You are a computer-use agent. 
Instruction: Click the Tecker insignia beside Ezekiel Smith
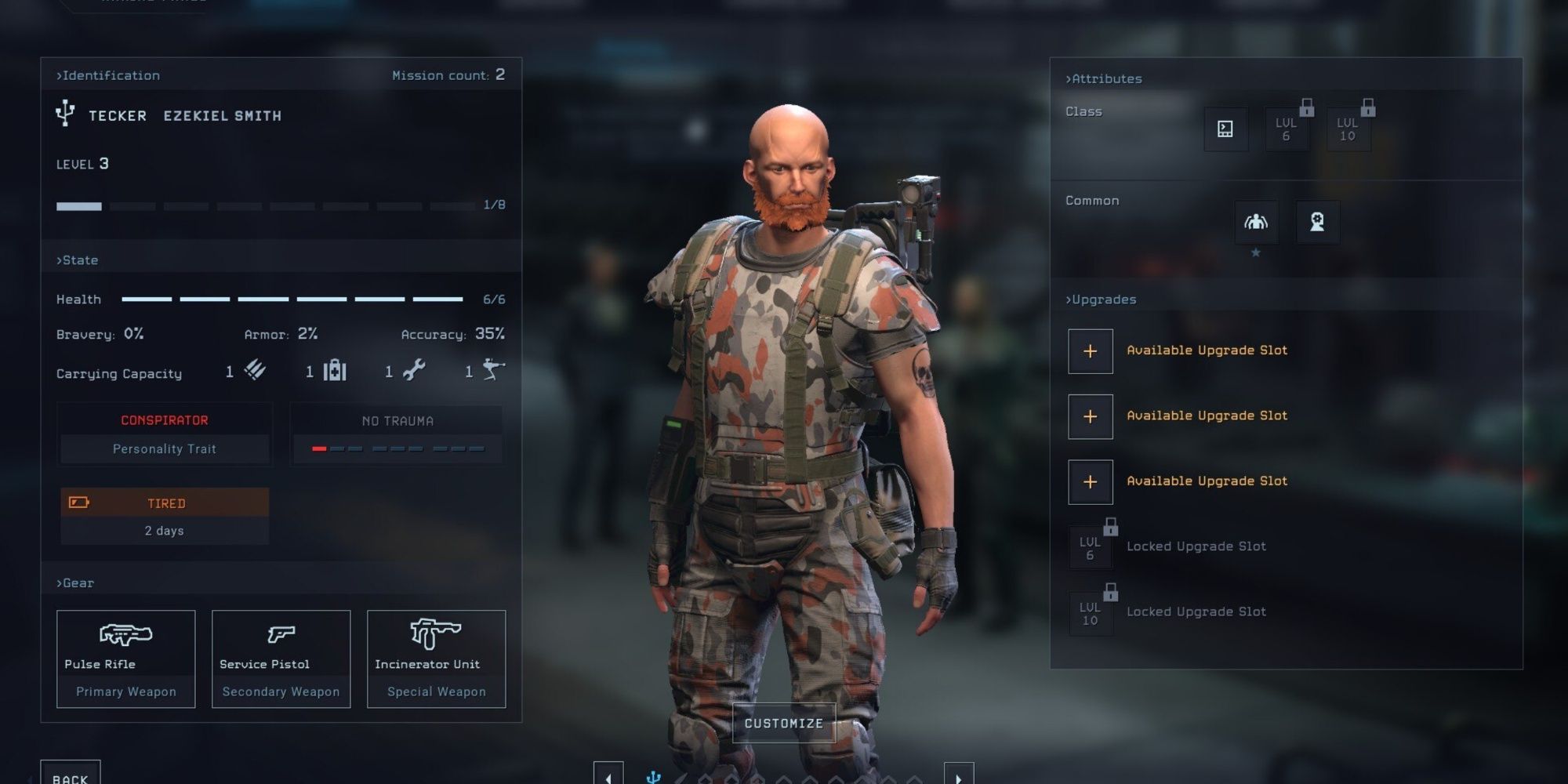[x=65, y=114]
